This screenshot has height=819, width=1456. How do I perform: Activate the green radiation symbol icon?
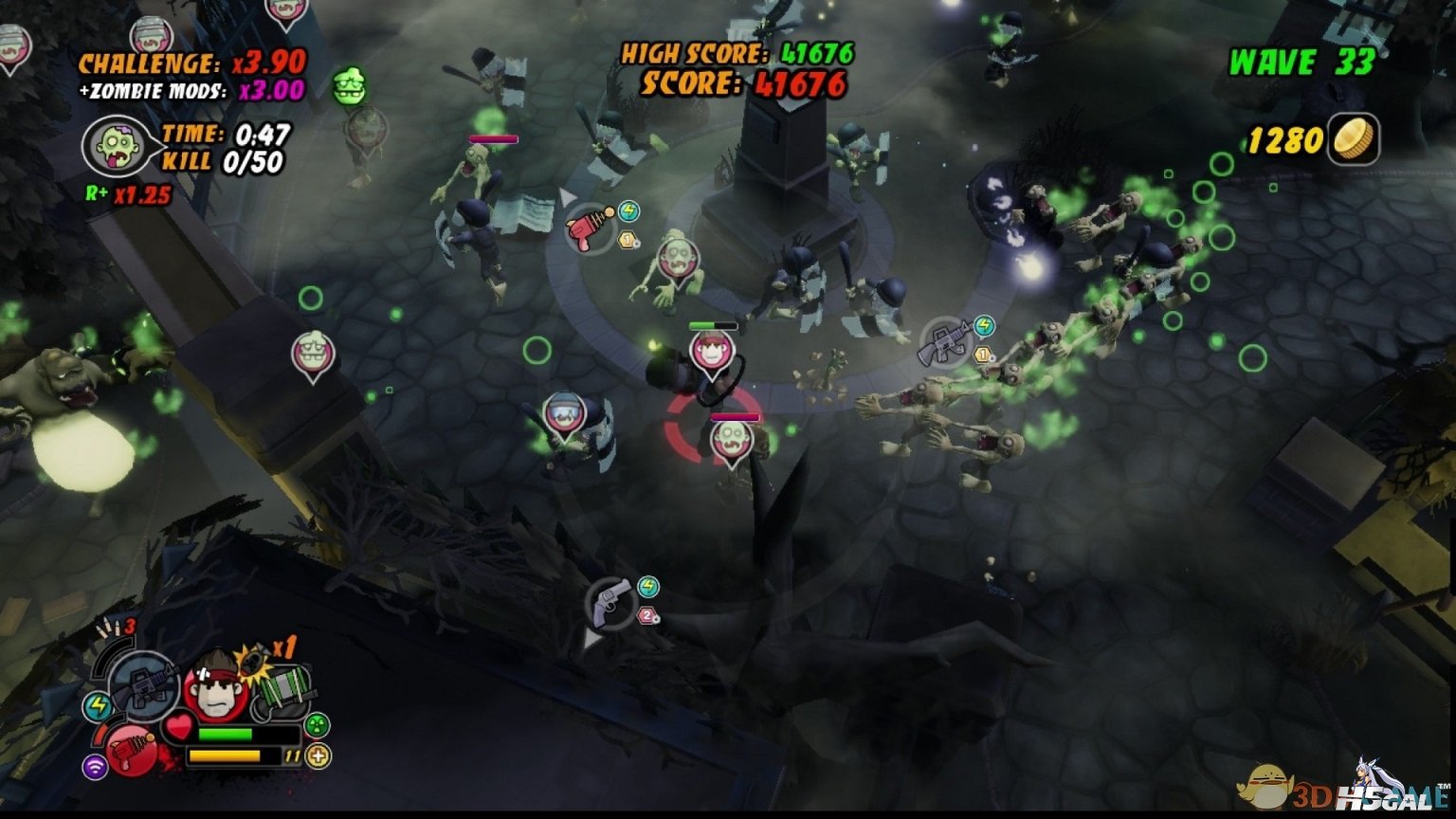(x=317, y=725)
